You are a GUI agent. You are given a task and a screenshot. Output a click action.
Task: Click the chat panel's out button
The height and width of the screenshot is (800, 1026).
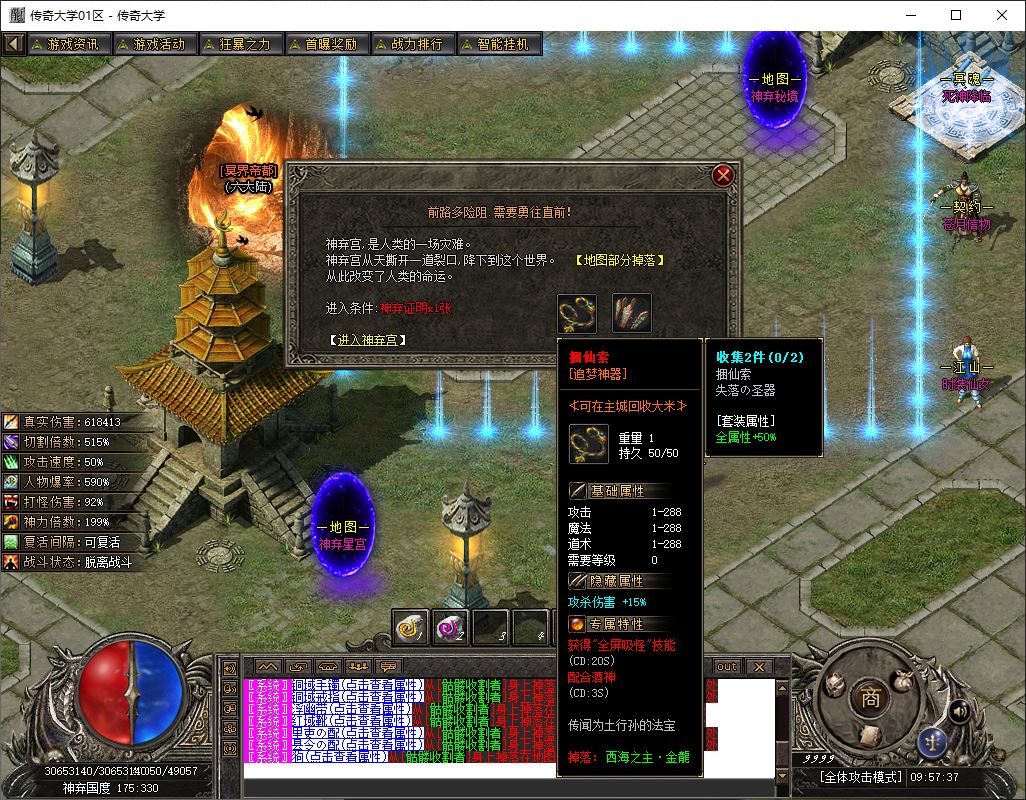pos(727,666)
